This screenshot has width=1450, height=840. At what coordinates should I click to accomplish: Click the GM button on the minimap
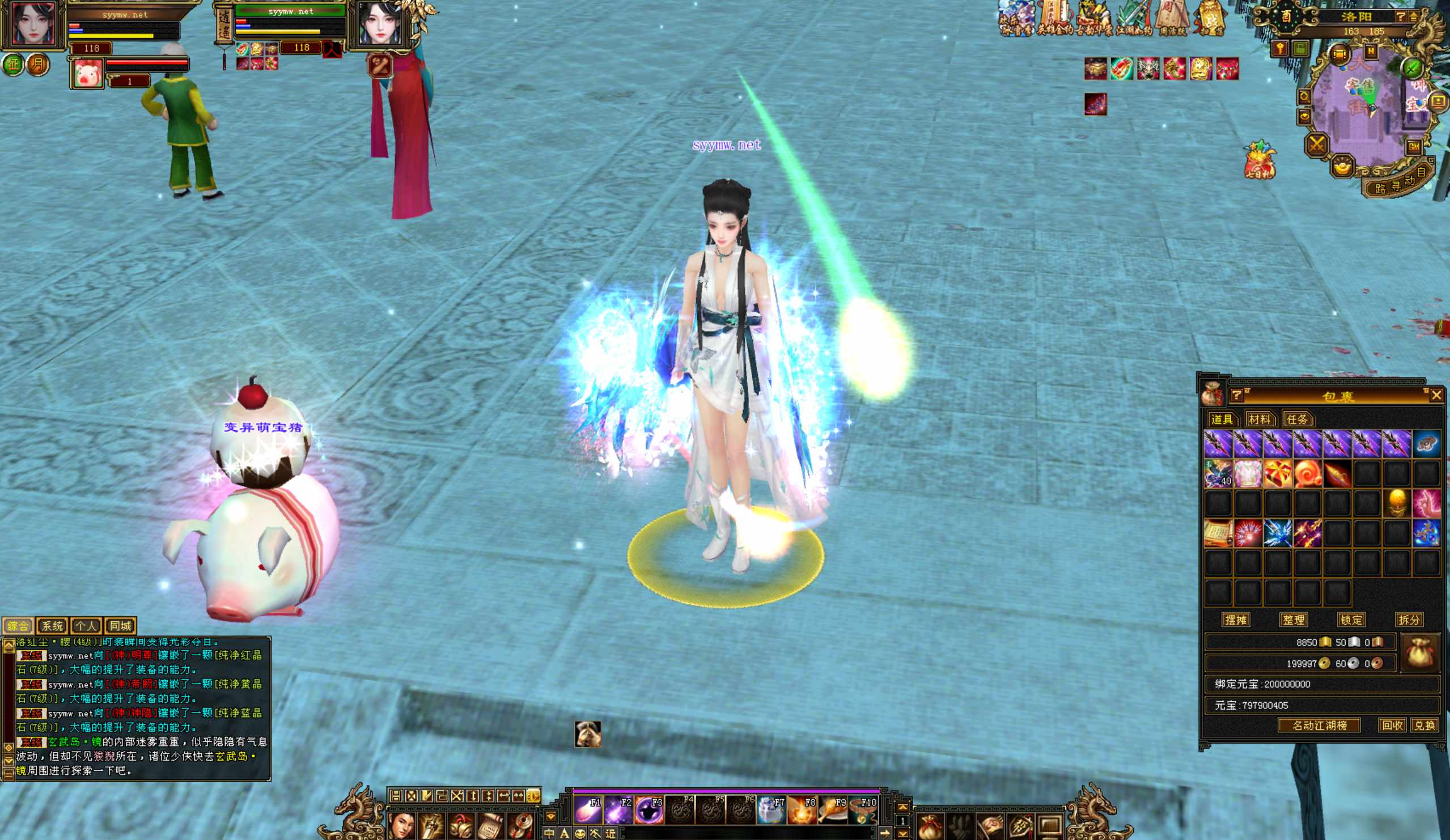pyautogui.click(x=1414, y=147)
